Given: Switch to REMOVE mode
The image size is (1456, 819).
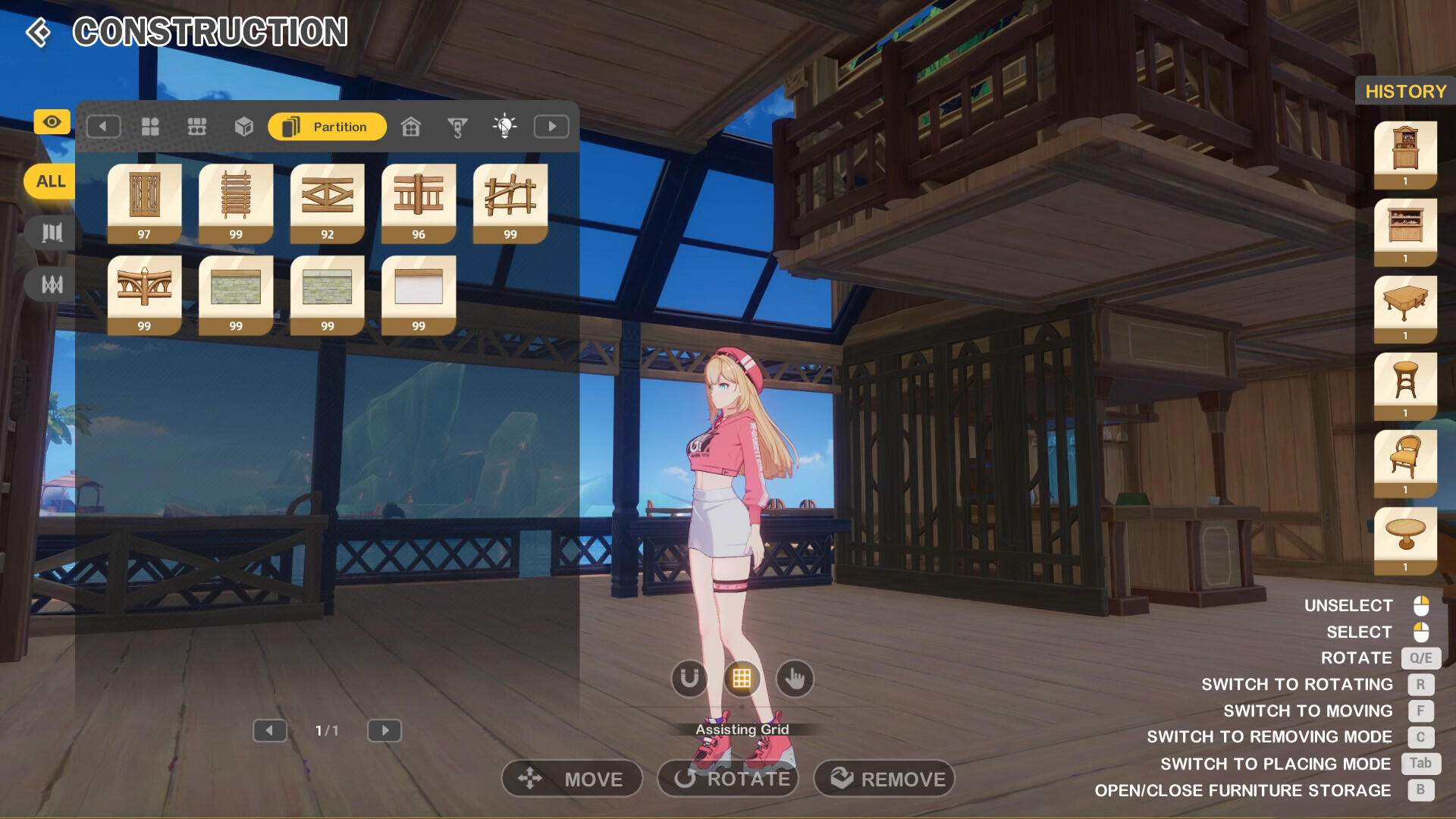Looking at the screenshot, I should click(x=884, y=779).
